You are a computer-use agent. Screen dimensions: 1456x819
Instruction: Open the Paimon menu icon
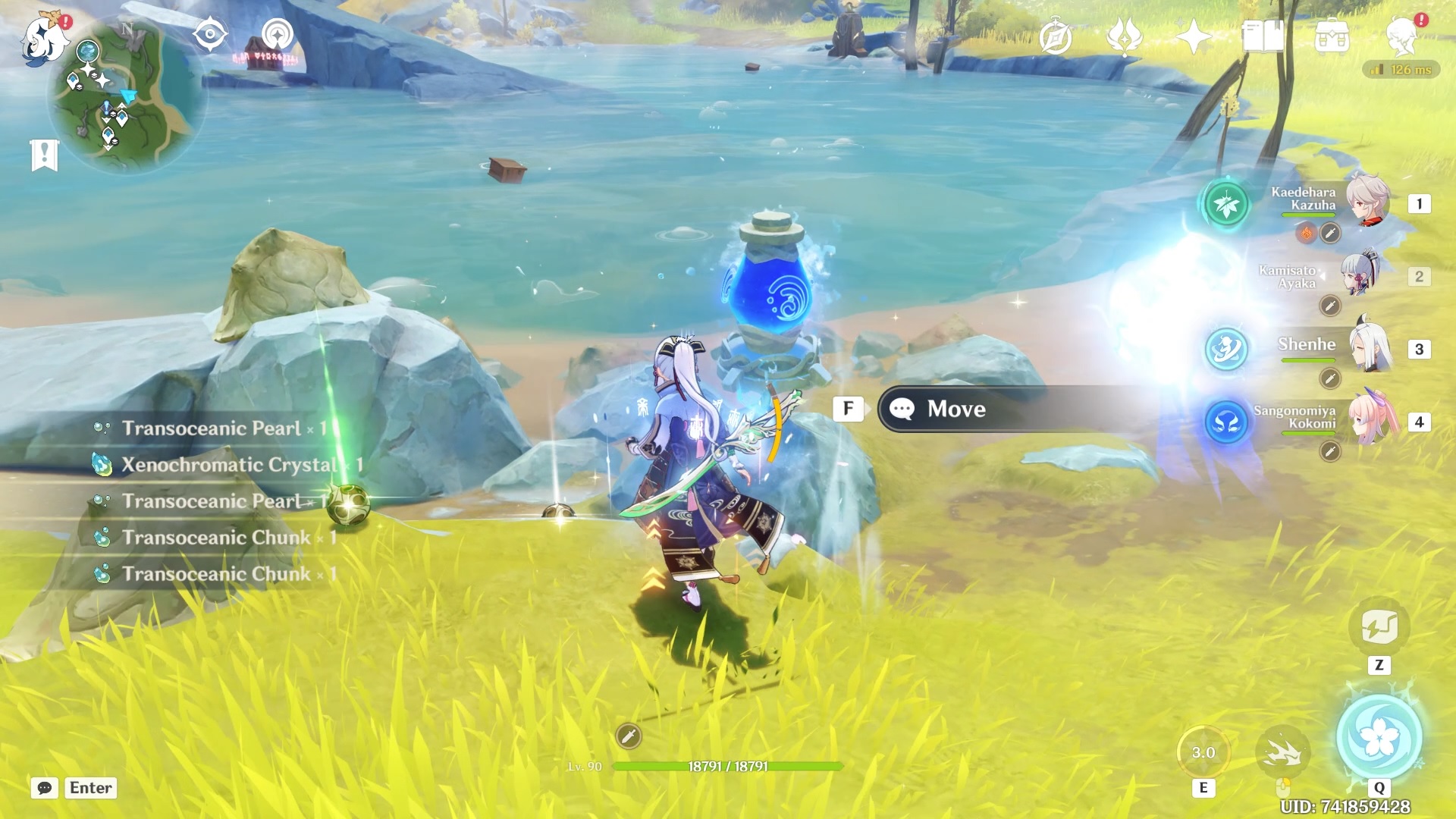tap(44, 38)
